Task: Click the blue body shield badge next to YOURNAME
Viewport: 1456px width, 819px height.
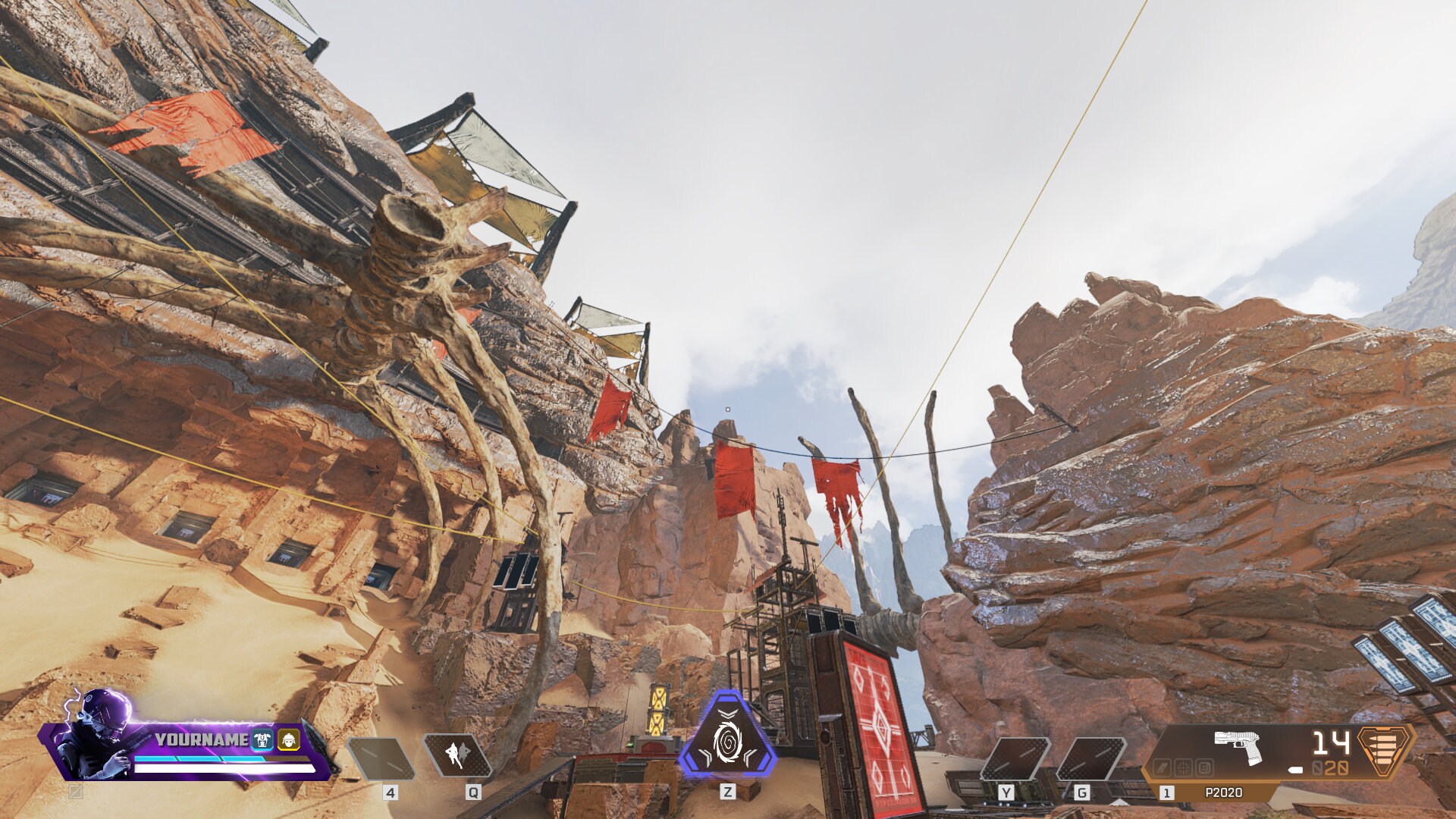Action: tap(261, 739)
